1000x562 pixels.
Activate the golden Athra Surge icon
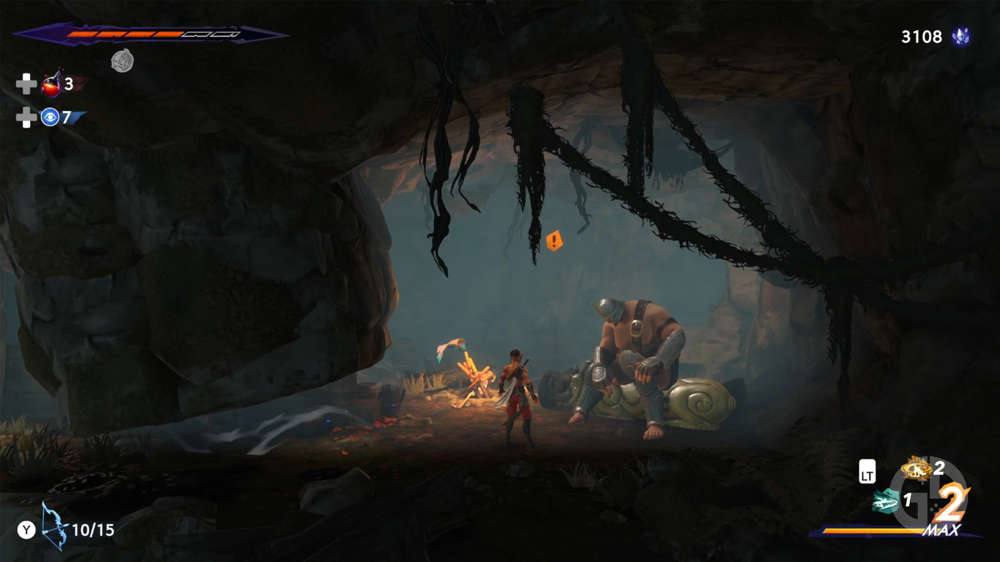point(915,467)
